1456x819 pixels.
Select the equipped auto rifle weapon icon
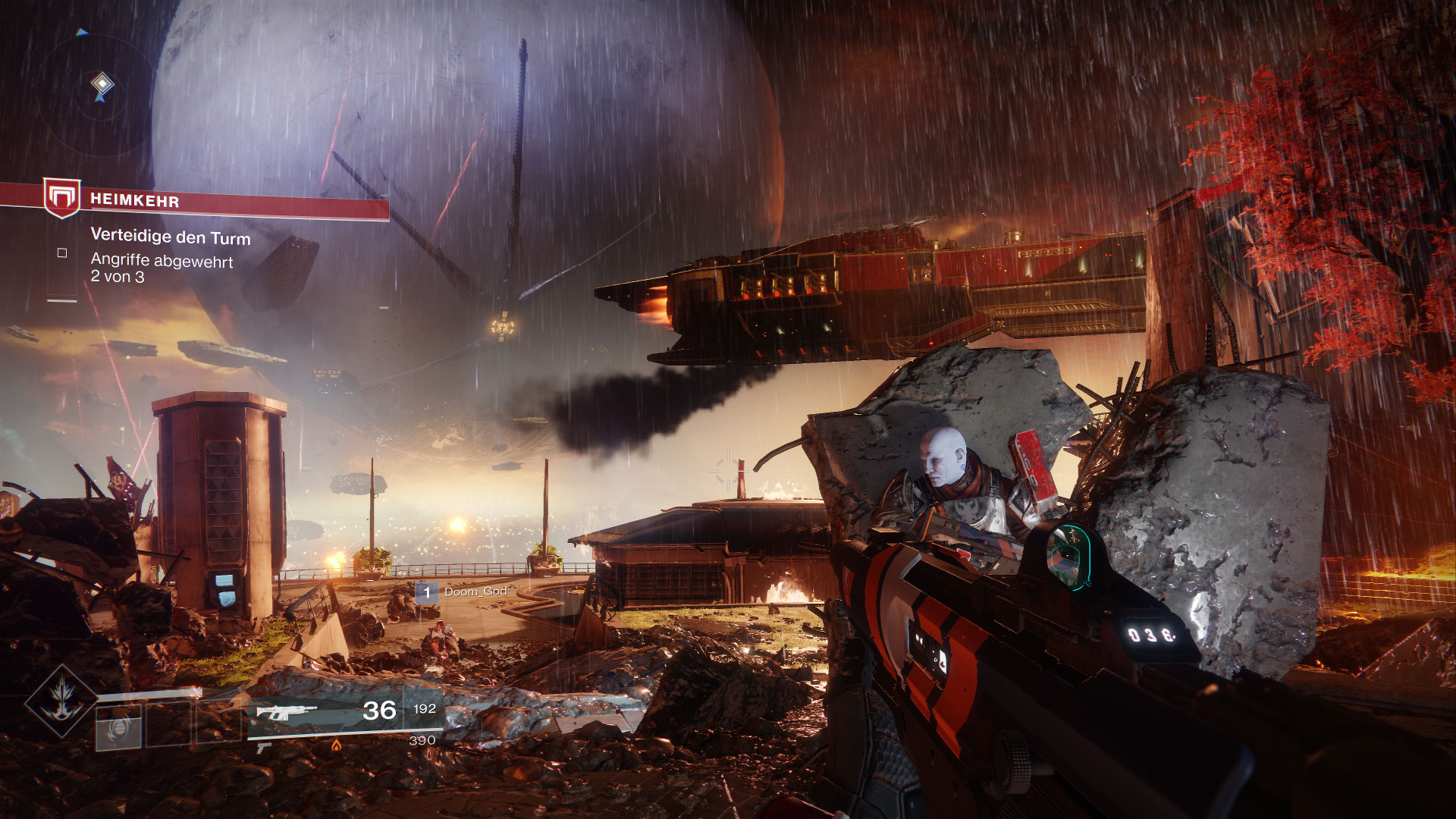[287, 712]
